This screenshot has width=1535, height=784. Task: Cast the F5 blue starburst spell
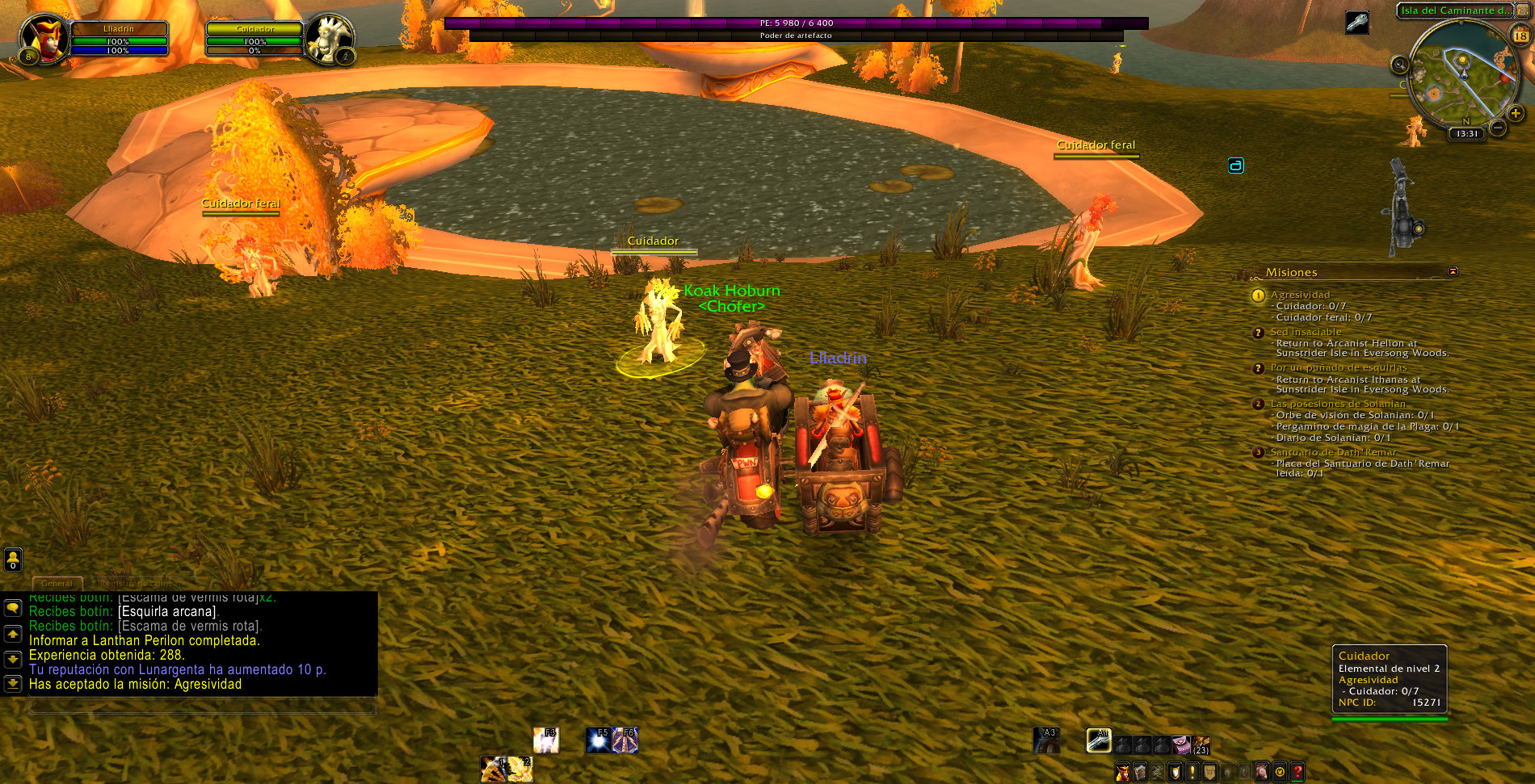599,740
